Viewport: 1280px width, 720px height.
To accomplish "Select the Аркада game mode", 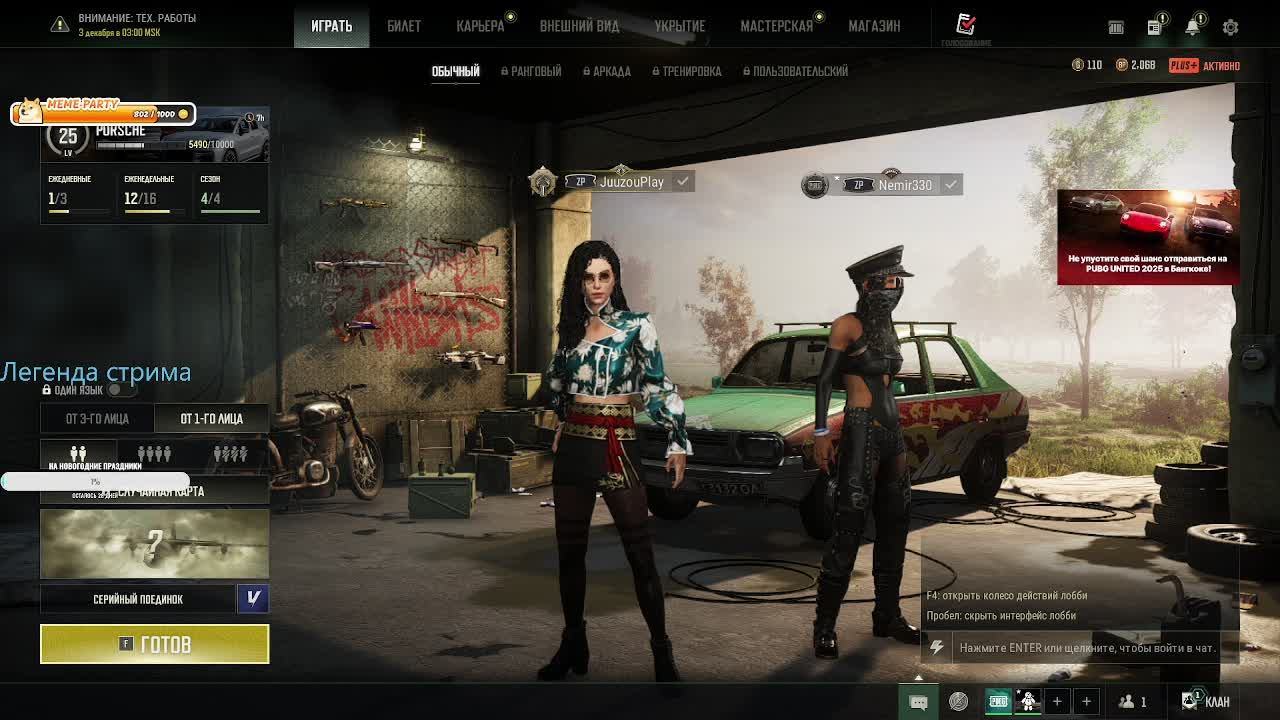I will click(x=607, y=71).
